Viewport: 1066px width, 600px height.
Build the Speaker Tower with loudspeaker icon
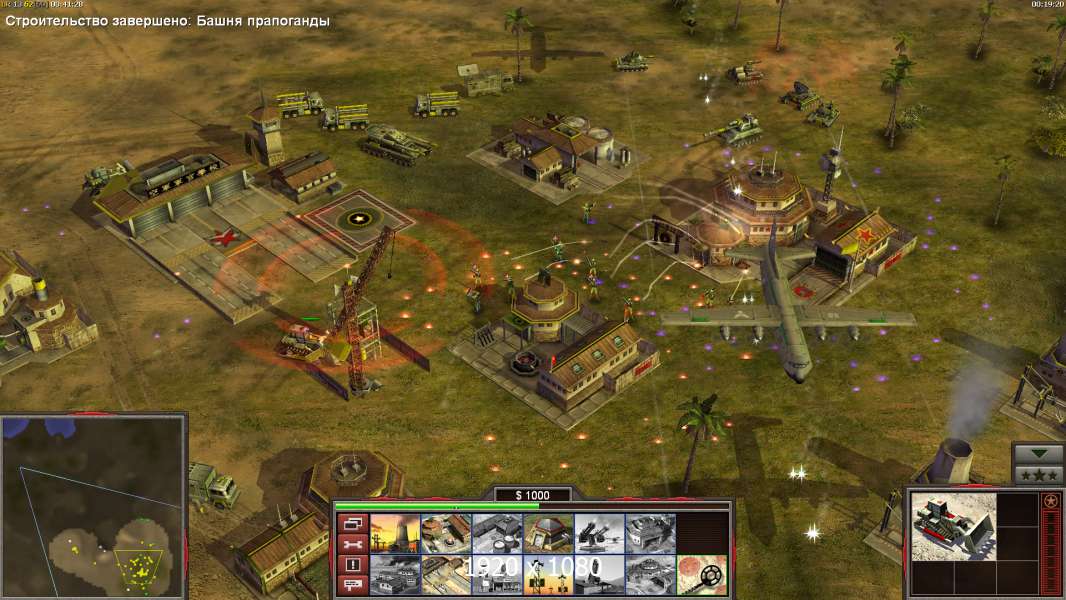(x=548, y=575)
